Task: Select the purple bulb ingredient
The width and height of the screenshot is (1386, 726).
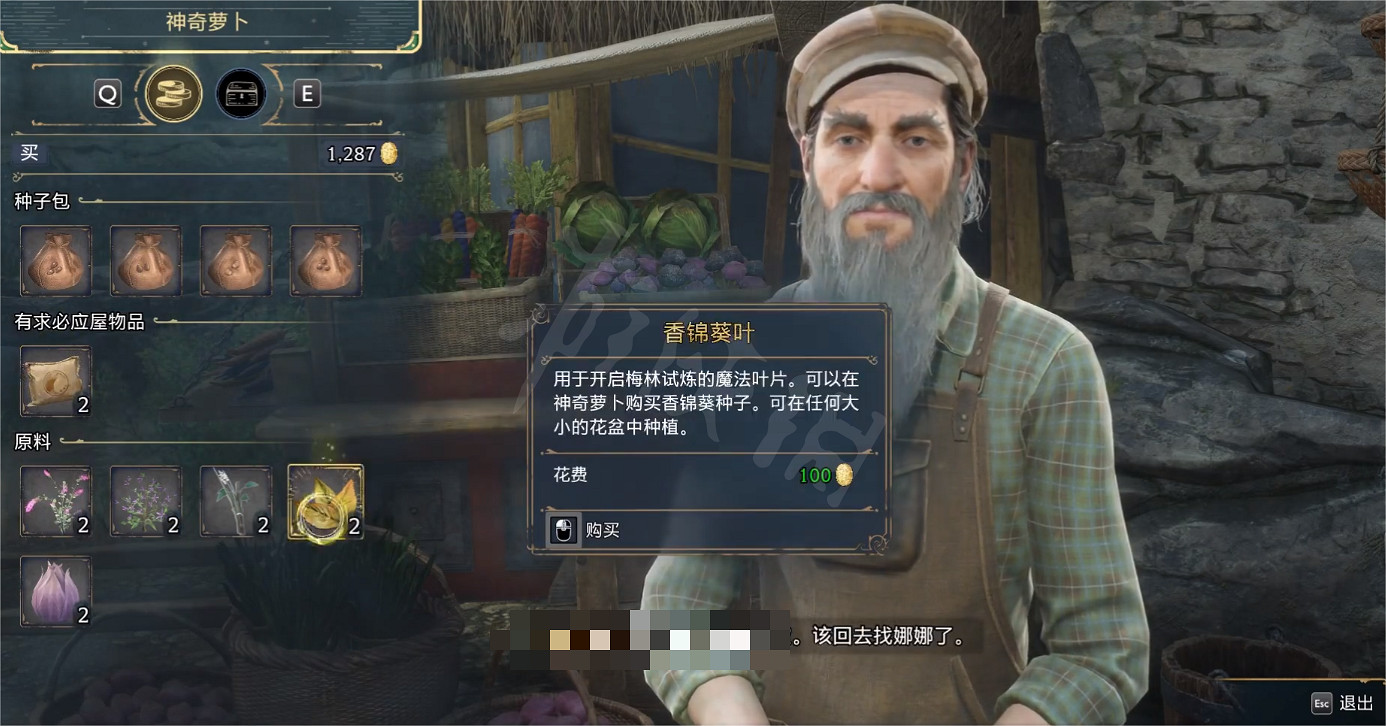Action: [x=56, y=591]
